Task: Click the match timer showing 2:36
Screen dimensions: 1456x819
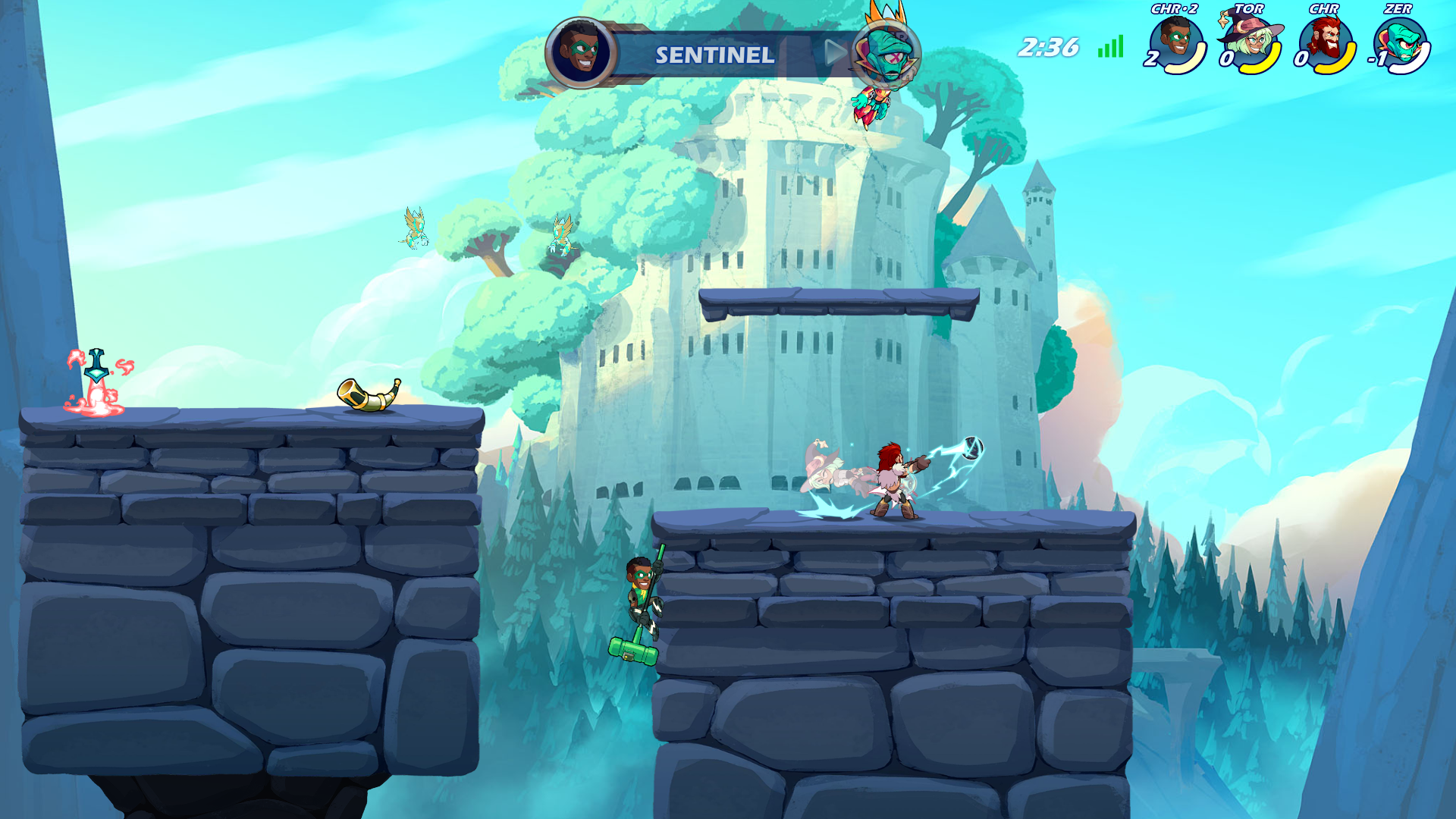Action: (x=1049, y=47)
